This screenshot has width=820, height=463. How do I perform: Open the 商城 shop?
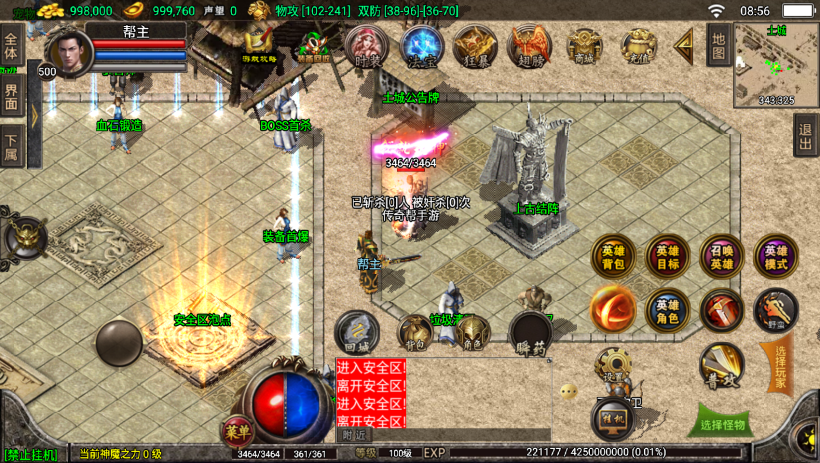pyautogui.click(x=584, y=46)
